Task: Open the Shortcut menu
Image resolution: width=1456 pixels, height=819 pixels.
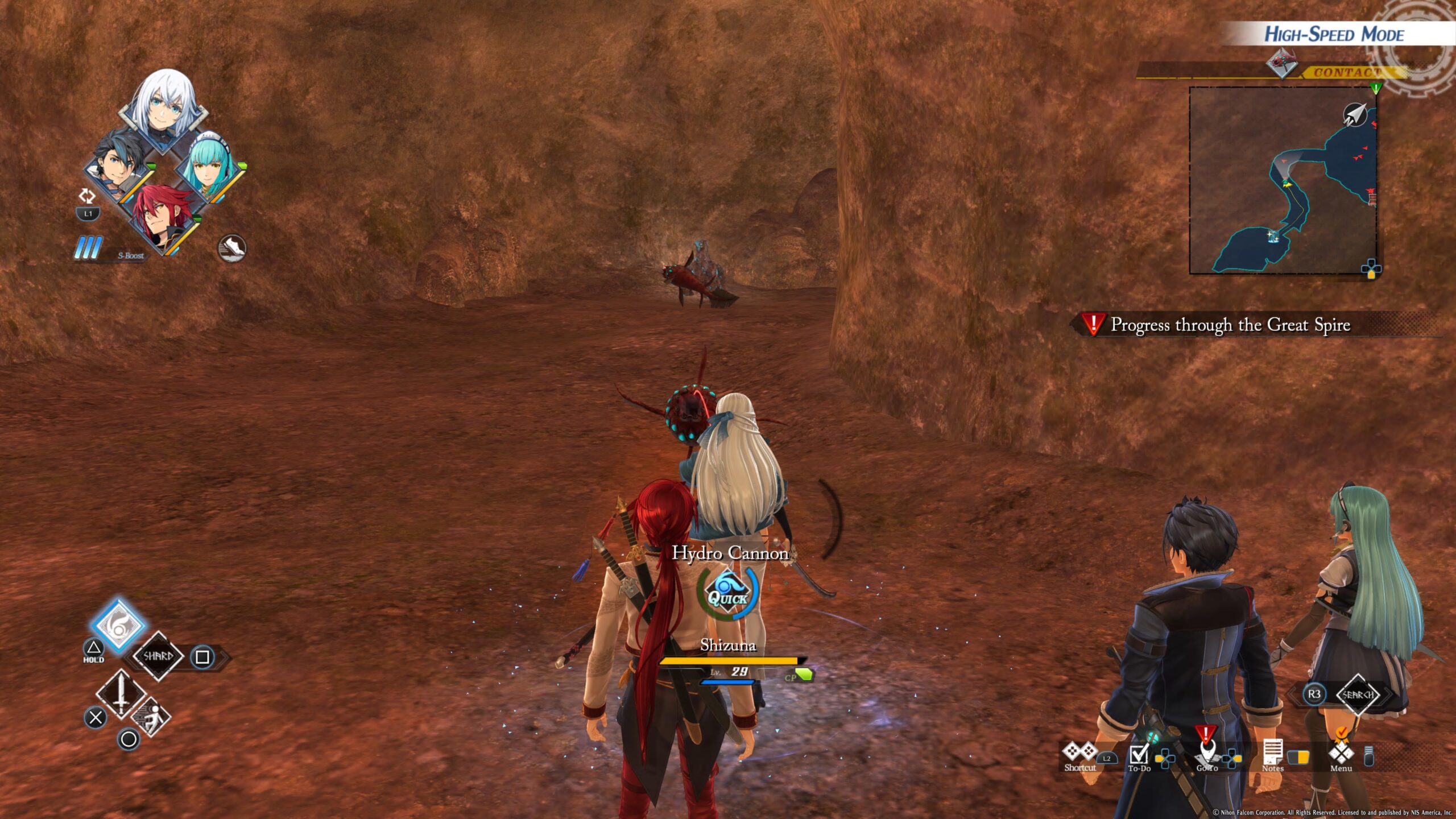Action: coord(1079,755)
